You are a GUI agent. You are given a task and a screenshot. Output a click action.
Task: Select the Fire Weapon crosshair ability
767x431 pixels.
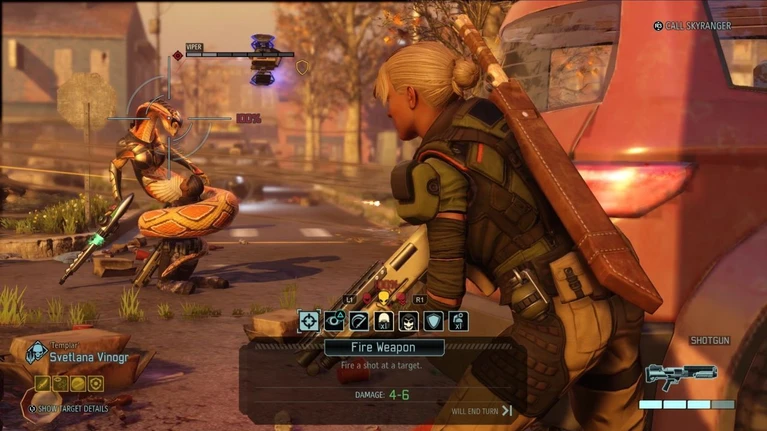click(x=309, y=321)
